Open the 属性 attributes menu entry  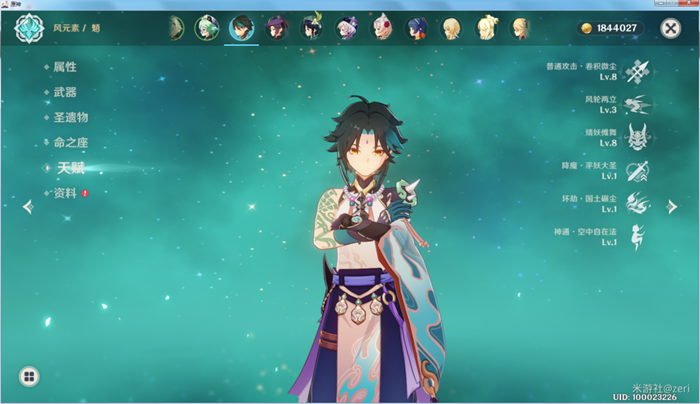[x=64, y=67]
